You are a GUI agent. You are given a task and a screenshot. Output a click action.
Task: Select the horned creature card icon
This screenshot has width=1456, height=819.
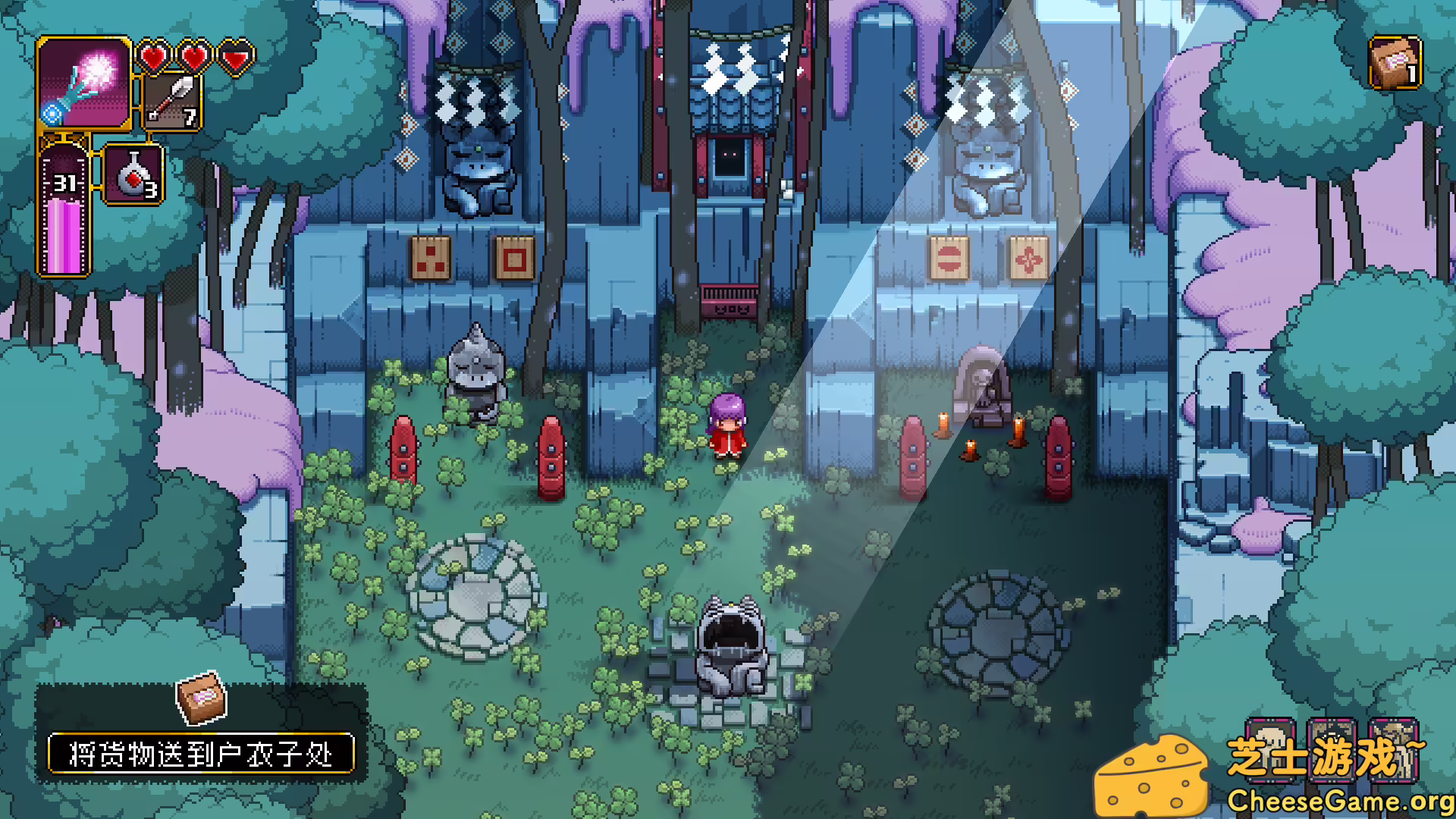coord(1394,750)
